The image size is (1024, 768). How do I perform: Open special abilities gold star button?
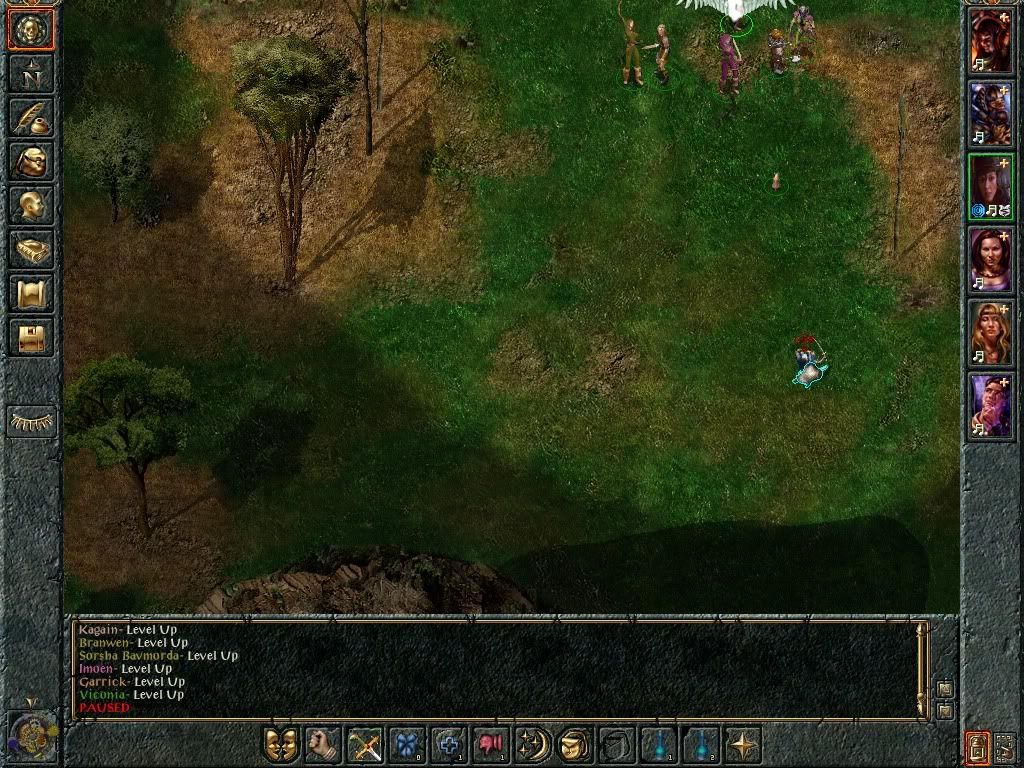[x=743, y=745]
